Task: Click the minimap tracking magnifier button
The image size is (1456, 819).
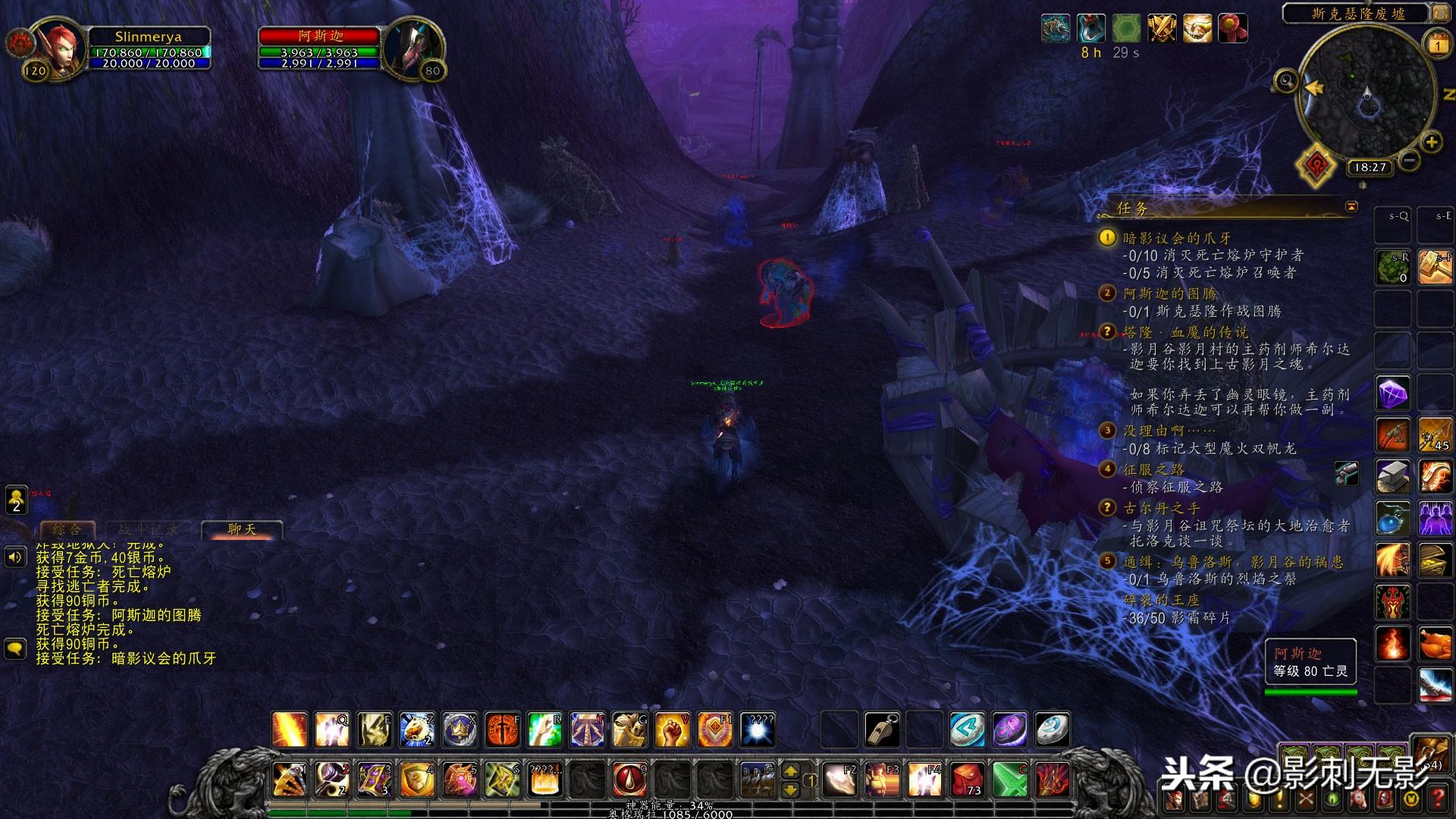Action: [x=1286, y=80]
